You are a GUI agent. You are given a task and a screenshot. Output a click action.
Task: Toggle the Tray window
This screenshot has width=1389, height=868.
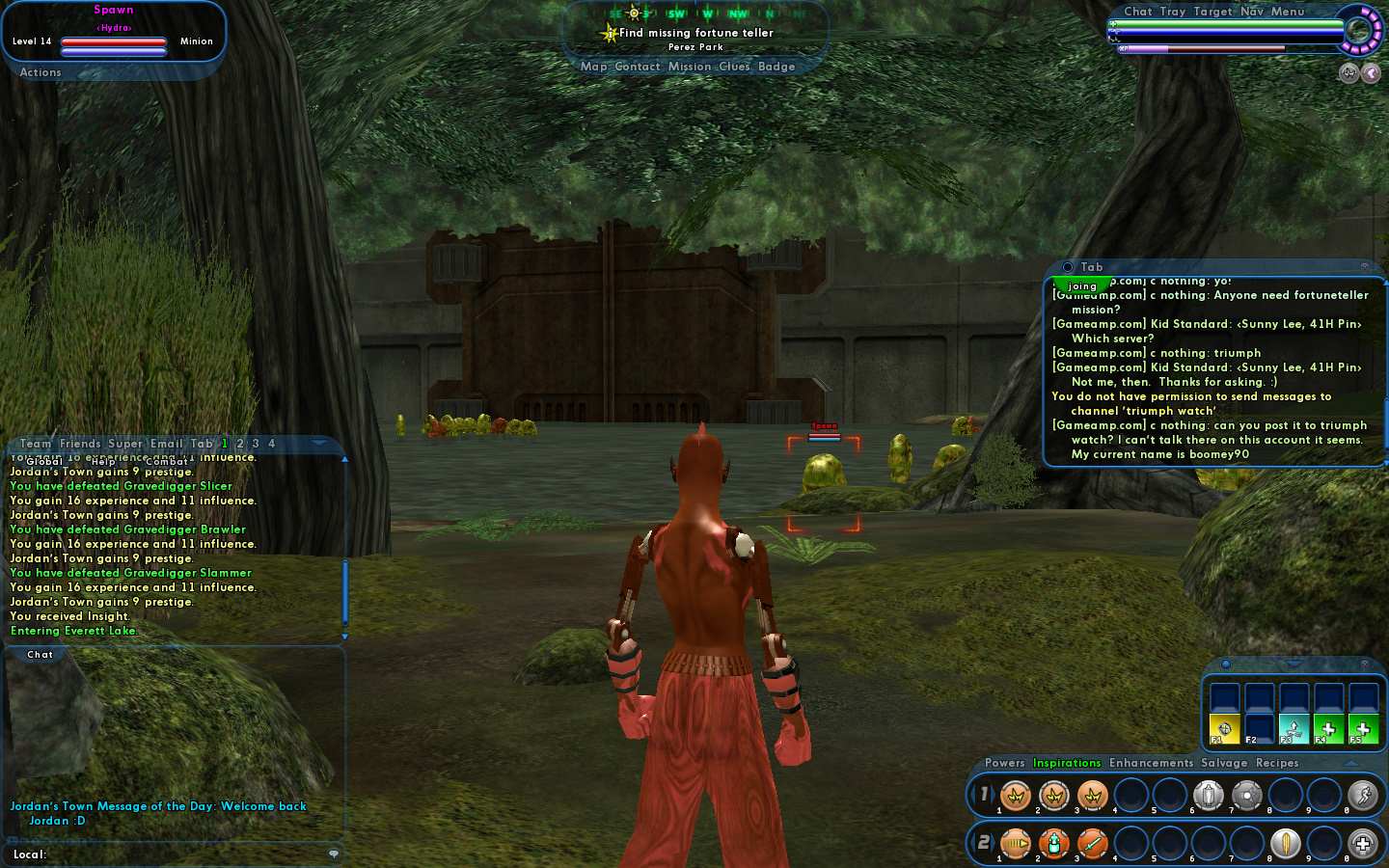pyautogui.click(x=1172, y=12)
